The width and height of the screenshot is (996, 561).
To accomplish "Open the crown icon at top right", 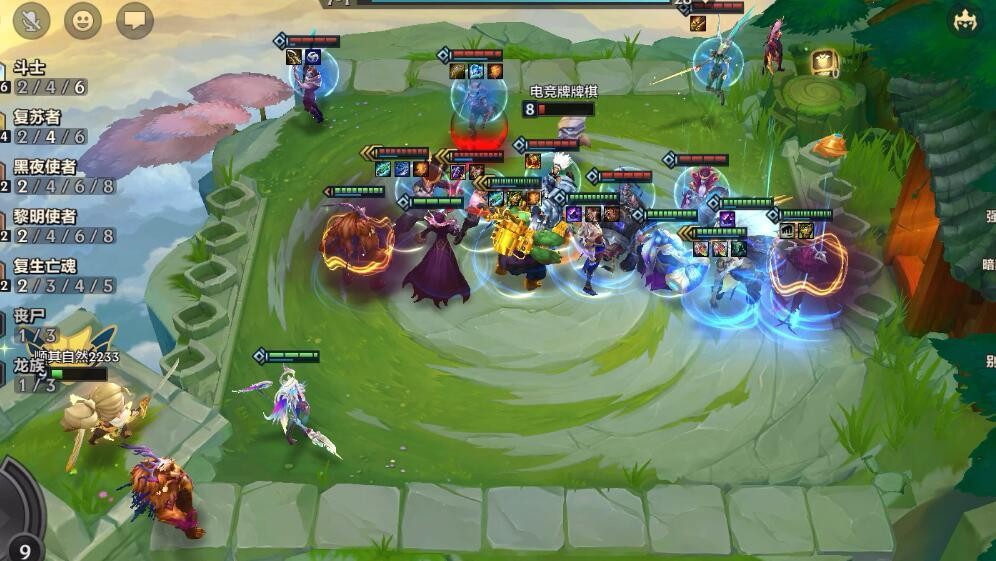I will pyautogui.click(x=964, y=22).
